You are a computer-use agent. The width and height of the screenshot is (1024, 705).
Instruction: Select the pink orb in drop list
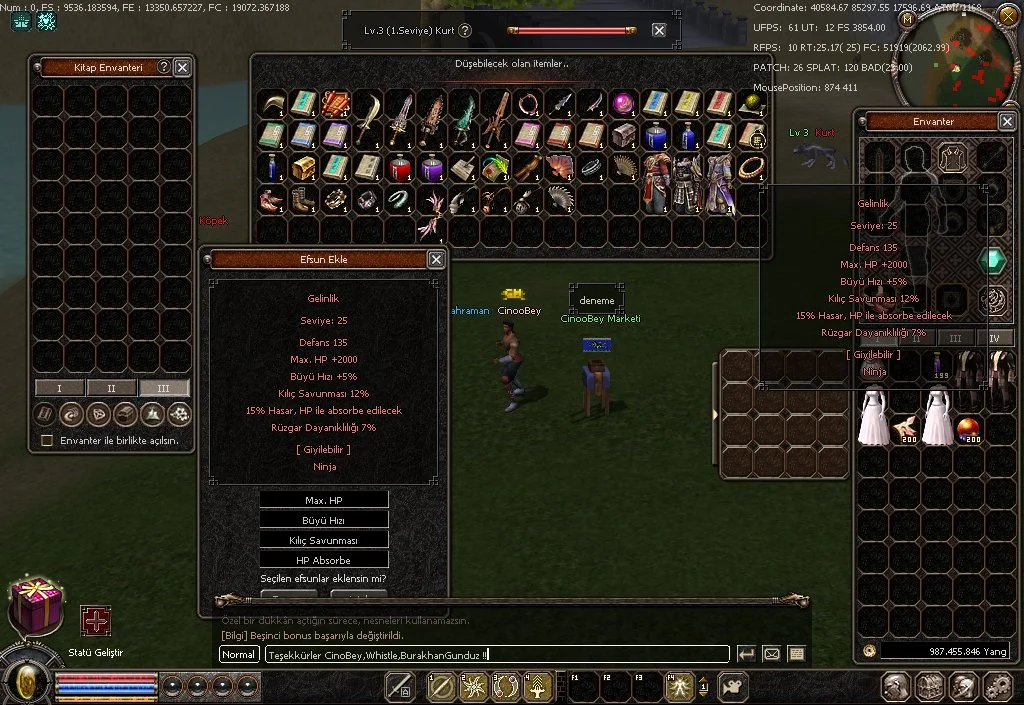tap(624, 103)
